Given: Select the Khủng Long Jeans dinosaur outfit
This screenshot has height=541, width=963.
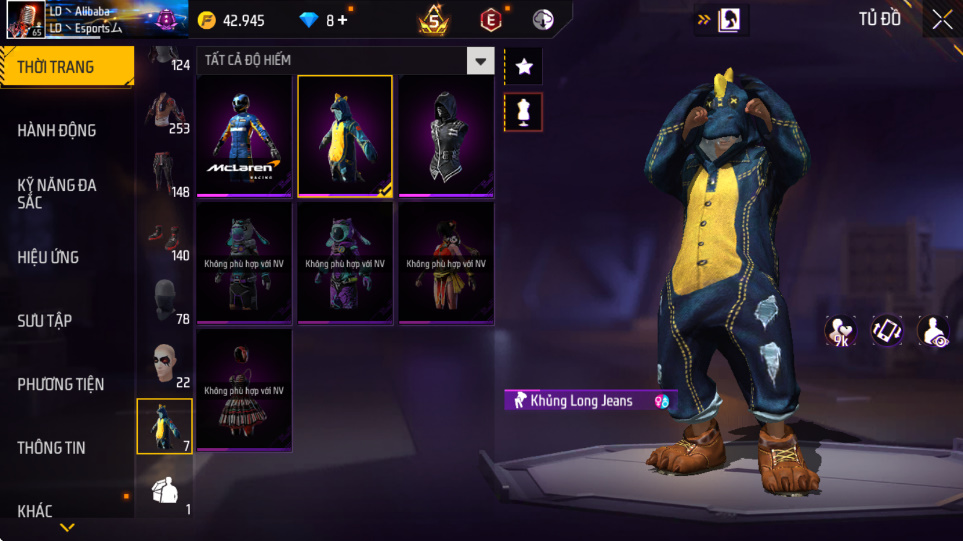Looking at the screenshot, I should coord(345,136).
